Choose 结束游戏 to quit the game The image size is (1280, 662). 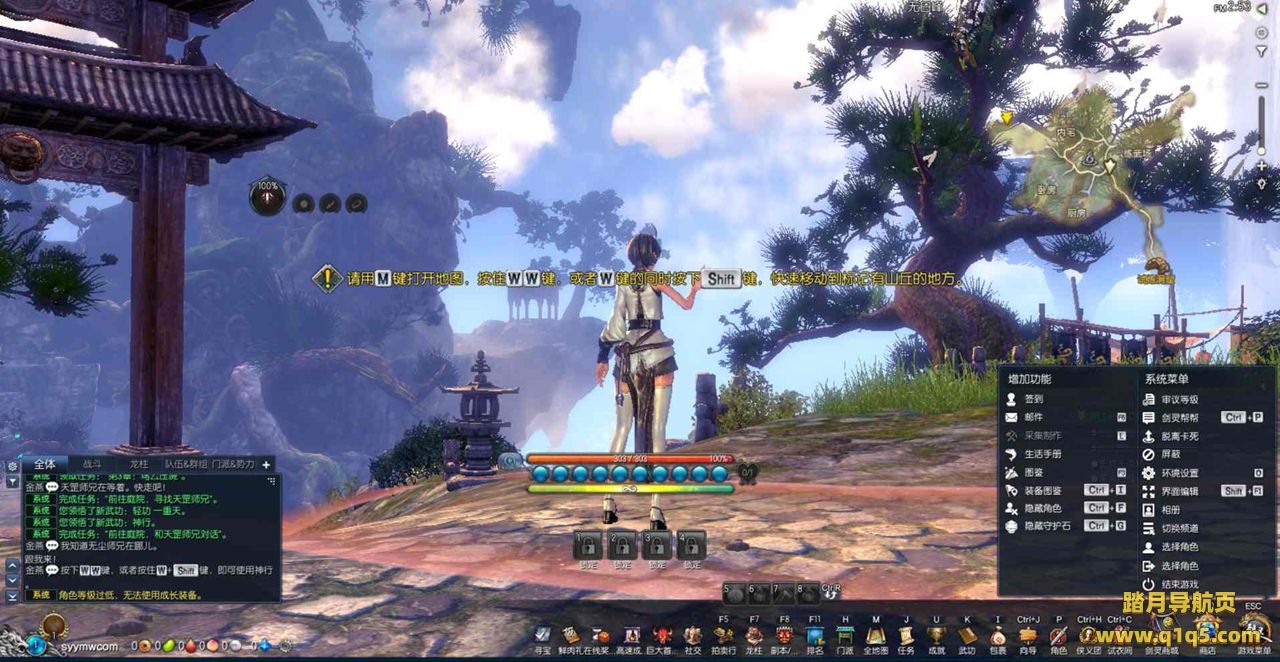coord(1179,584)
